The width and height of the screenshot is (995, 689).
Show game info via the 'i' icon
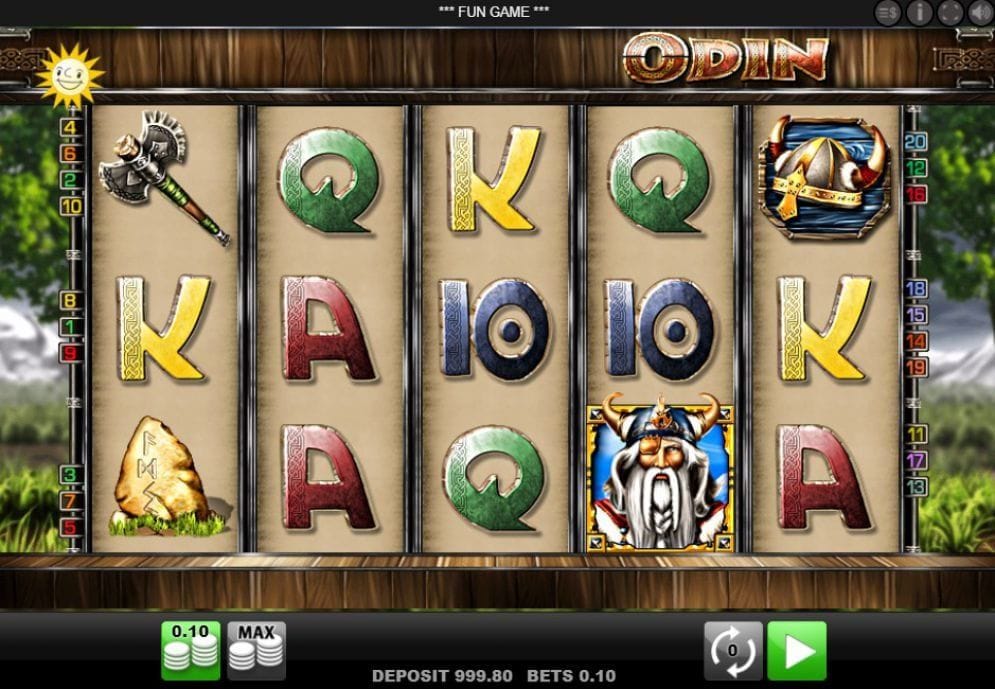point(919,12)
